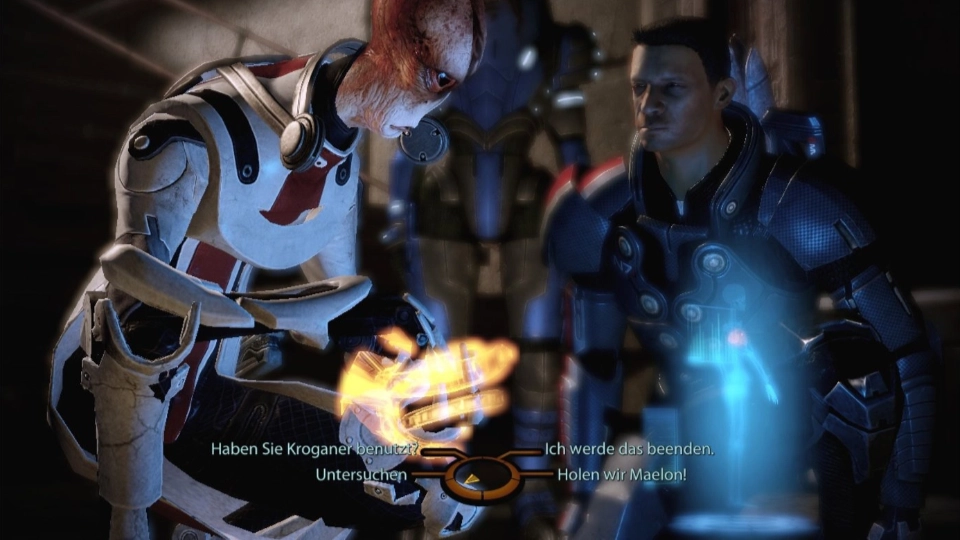Select the "Untersuchen" dialogue option
Viewport: 960px width, 540px height.
click(361, 474)
